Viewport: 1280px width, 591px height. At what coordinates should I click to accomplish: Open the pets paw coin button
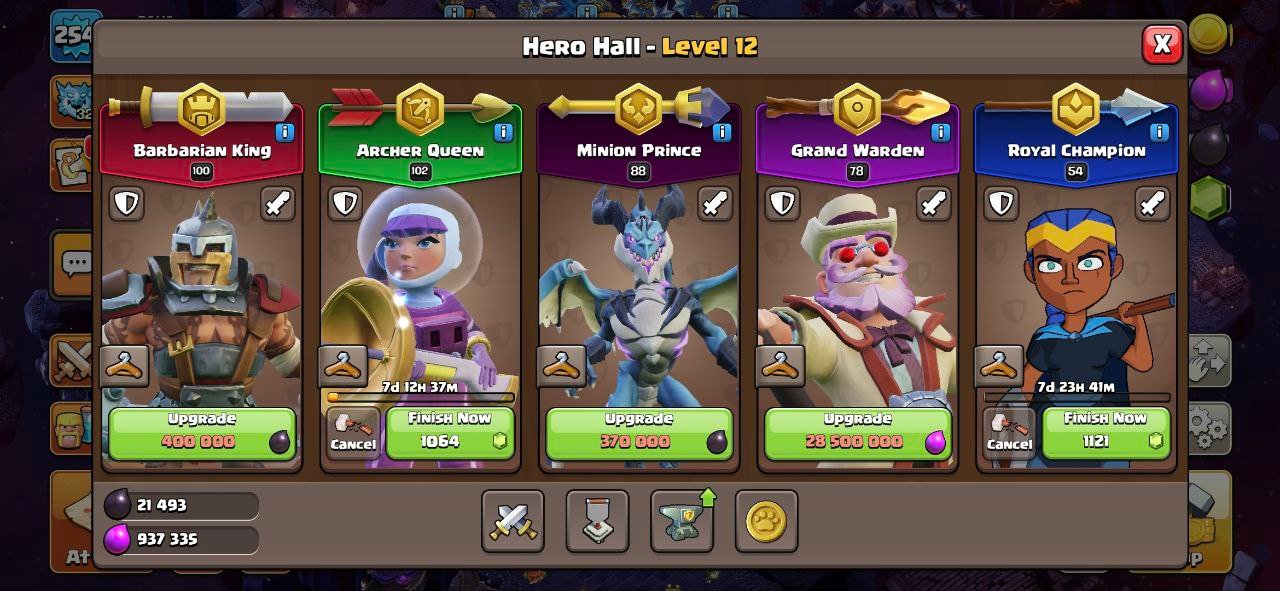(766, 521)
